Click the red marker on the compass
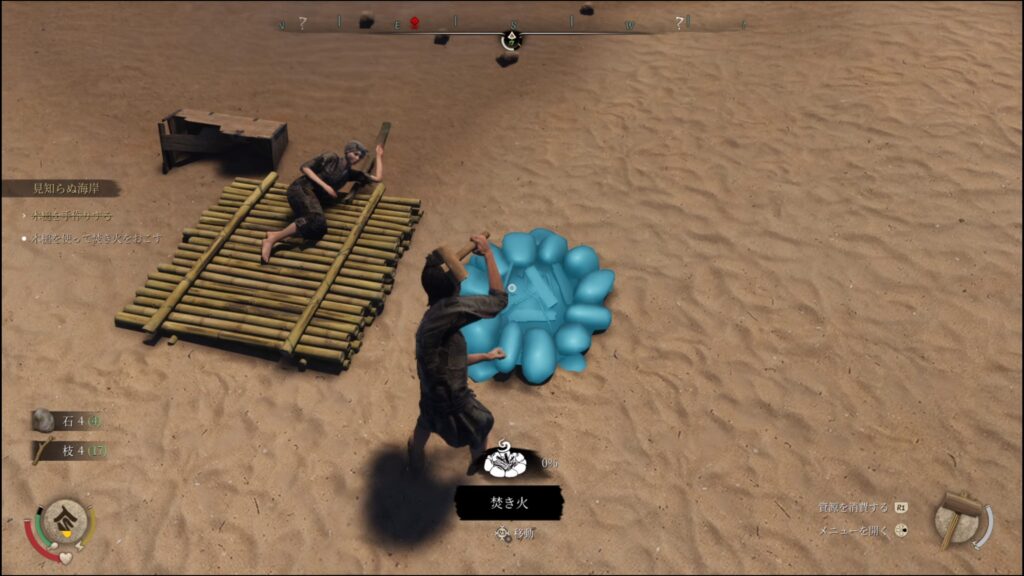Screen dimensions: 1024x576 [414, 23]
